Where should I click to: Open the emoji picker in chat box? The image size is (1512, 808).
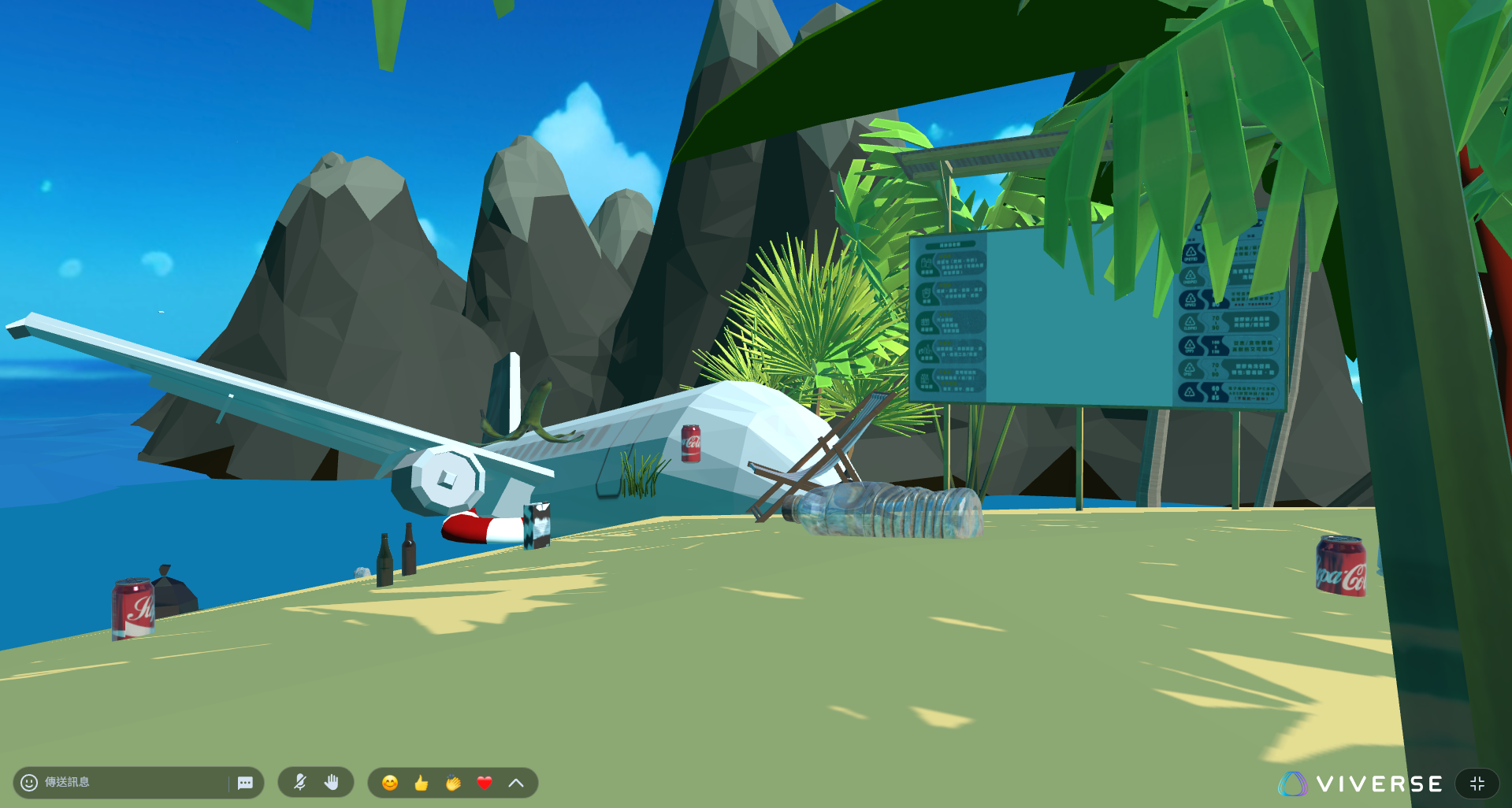coord(29,782)
